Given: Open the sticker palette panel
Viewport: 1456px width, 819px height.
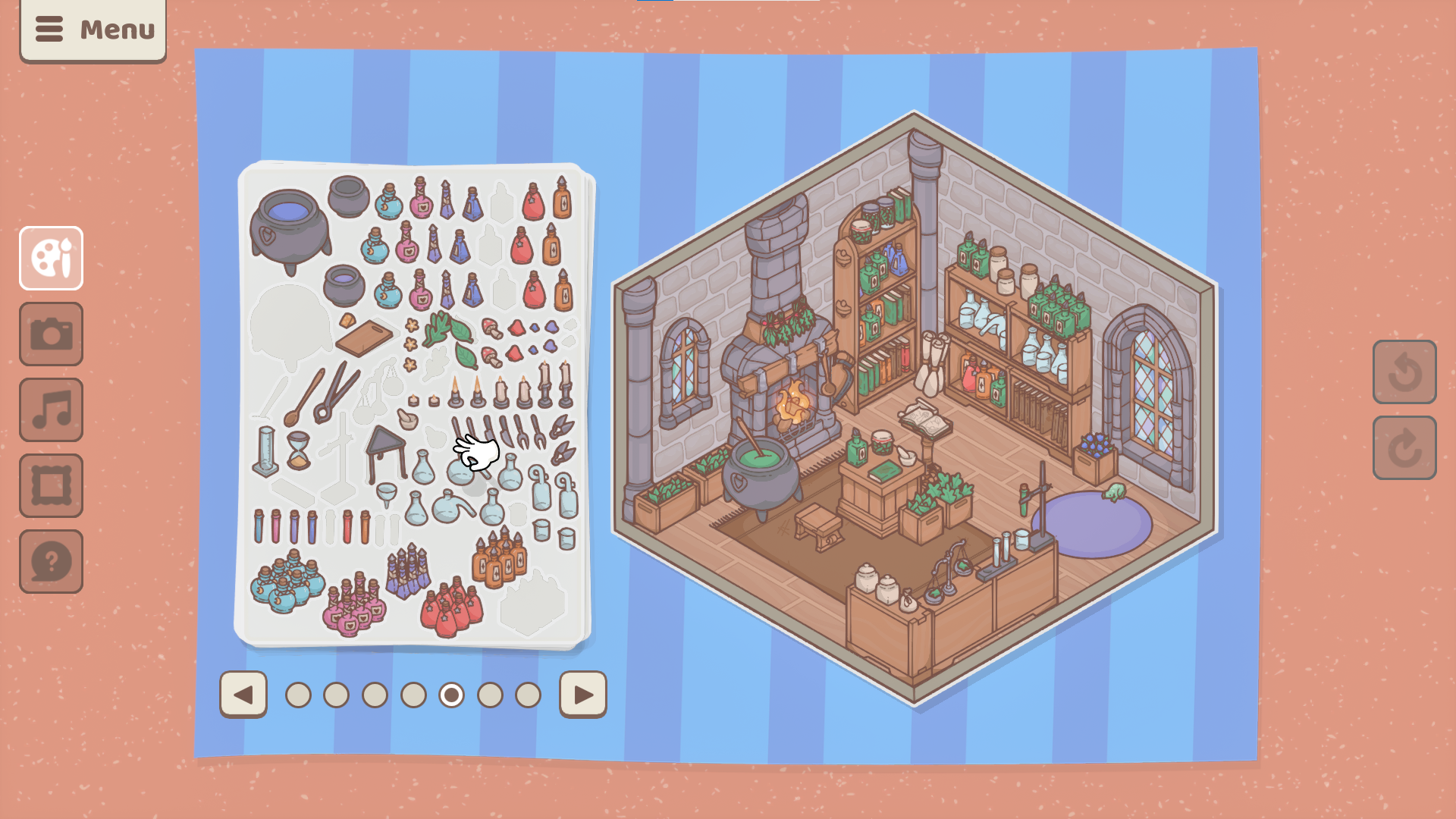Looking at the screenshot, I should click(x=51, y=258).
